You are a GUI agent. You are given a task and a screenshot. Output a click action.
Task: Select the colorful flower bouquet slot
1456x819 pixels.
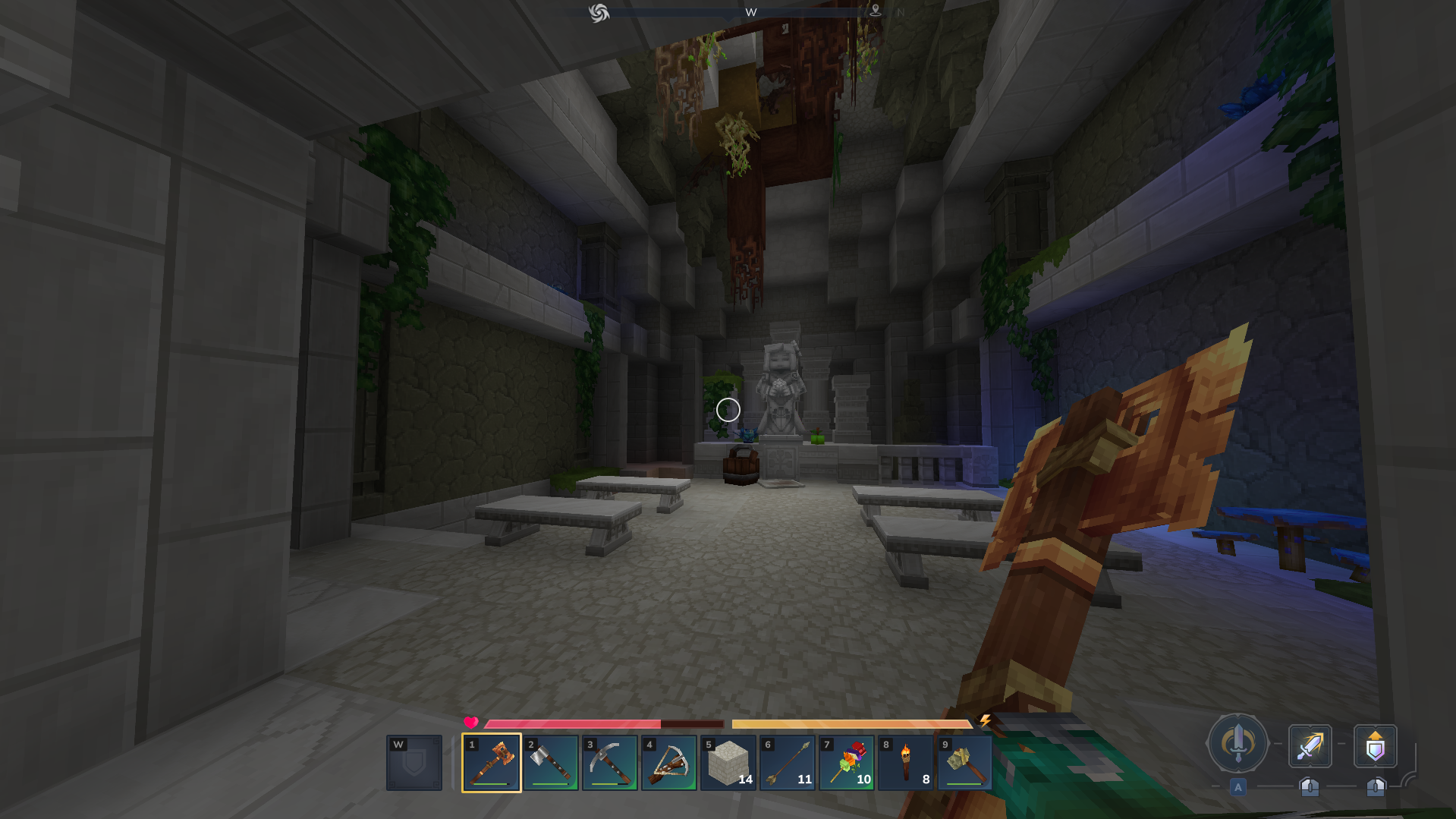click(846, 763)
